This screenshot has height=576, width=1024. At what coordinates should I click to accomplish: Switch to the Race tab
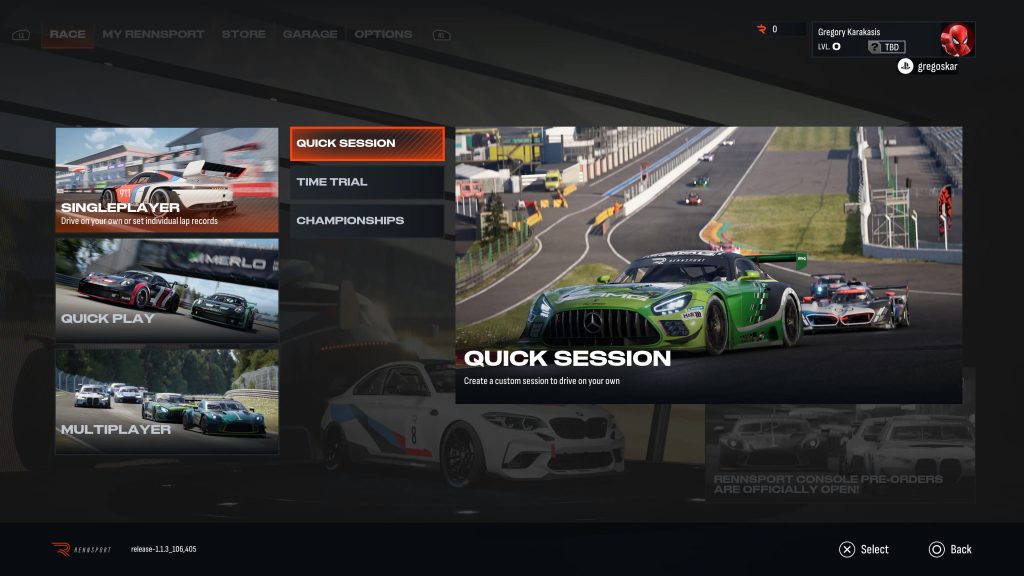pyautogui.click(x=67, y=34)
